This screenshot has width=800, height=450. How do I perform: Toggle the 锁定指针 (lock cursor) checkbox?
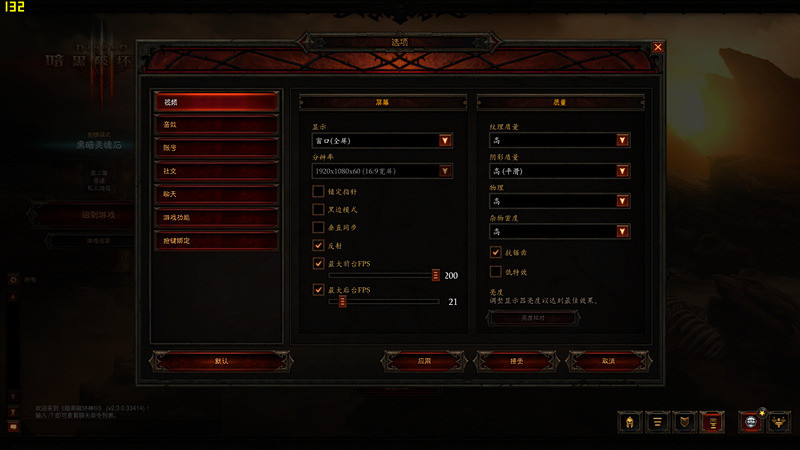[x=318, y=191]
